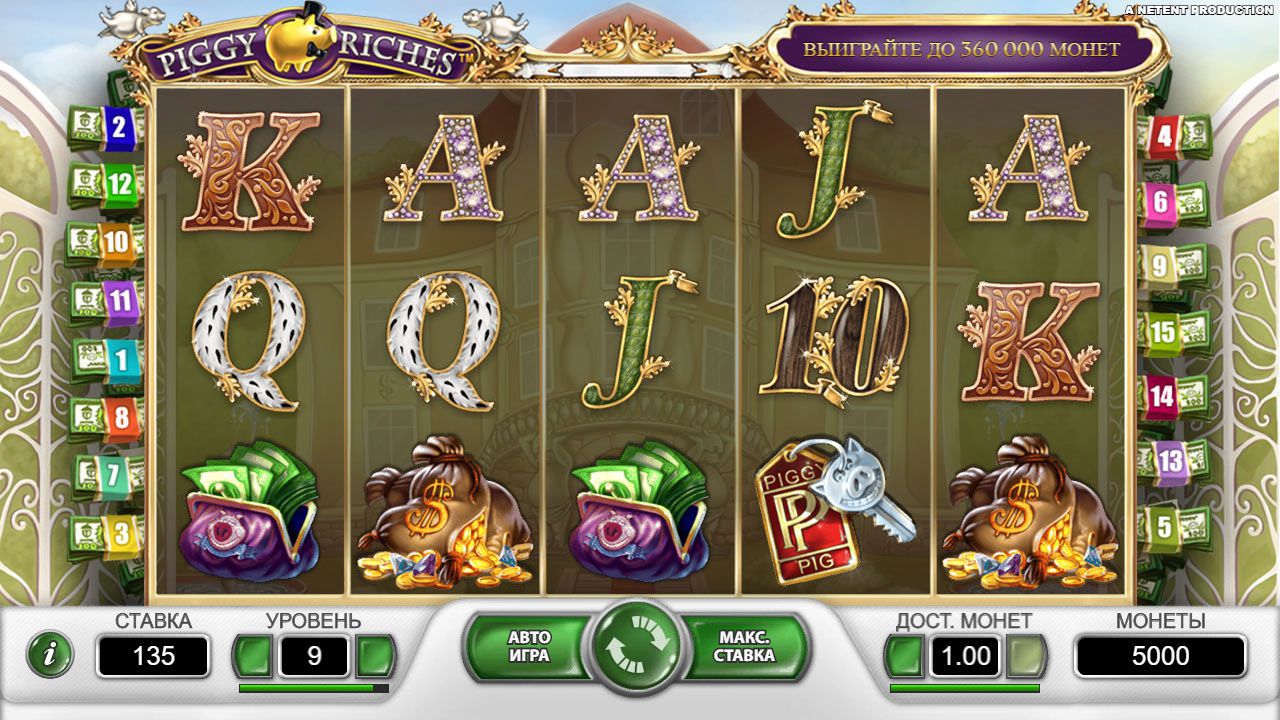Start the Авто Игра autoplay mode
Image resolution: width=1280 pixels, height=720 pixels.
[529, 647]
